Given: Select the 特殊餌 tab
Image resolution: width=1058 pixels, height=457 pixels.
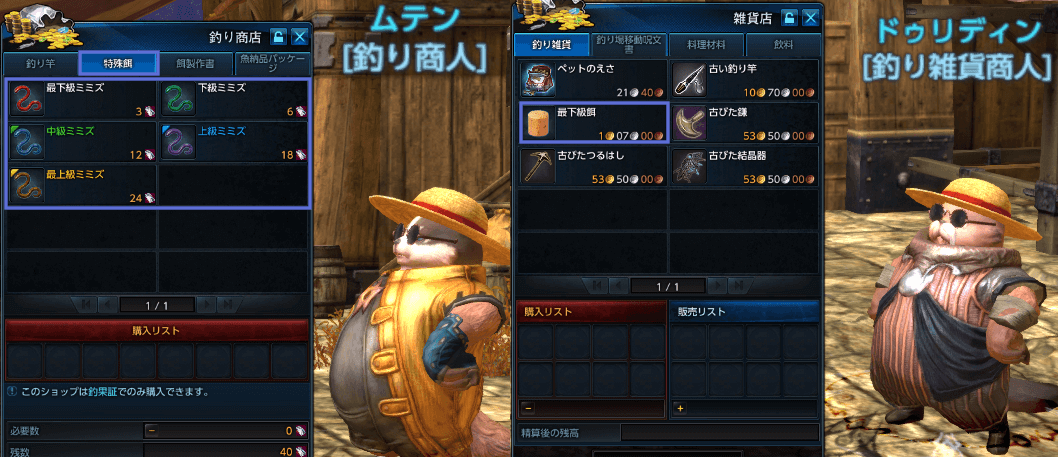Looking at the screenshot, I should [117, 63].
